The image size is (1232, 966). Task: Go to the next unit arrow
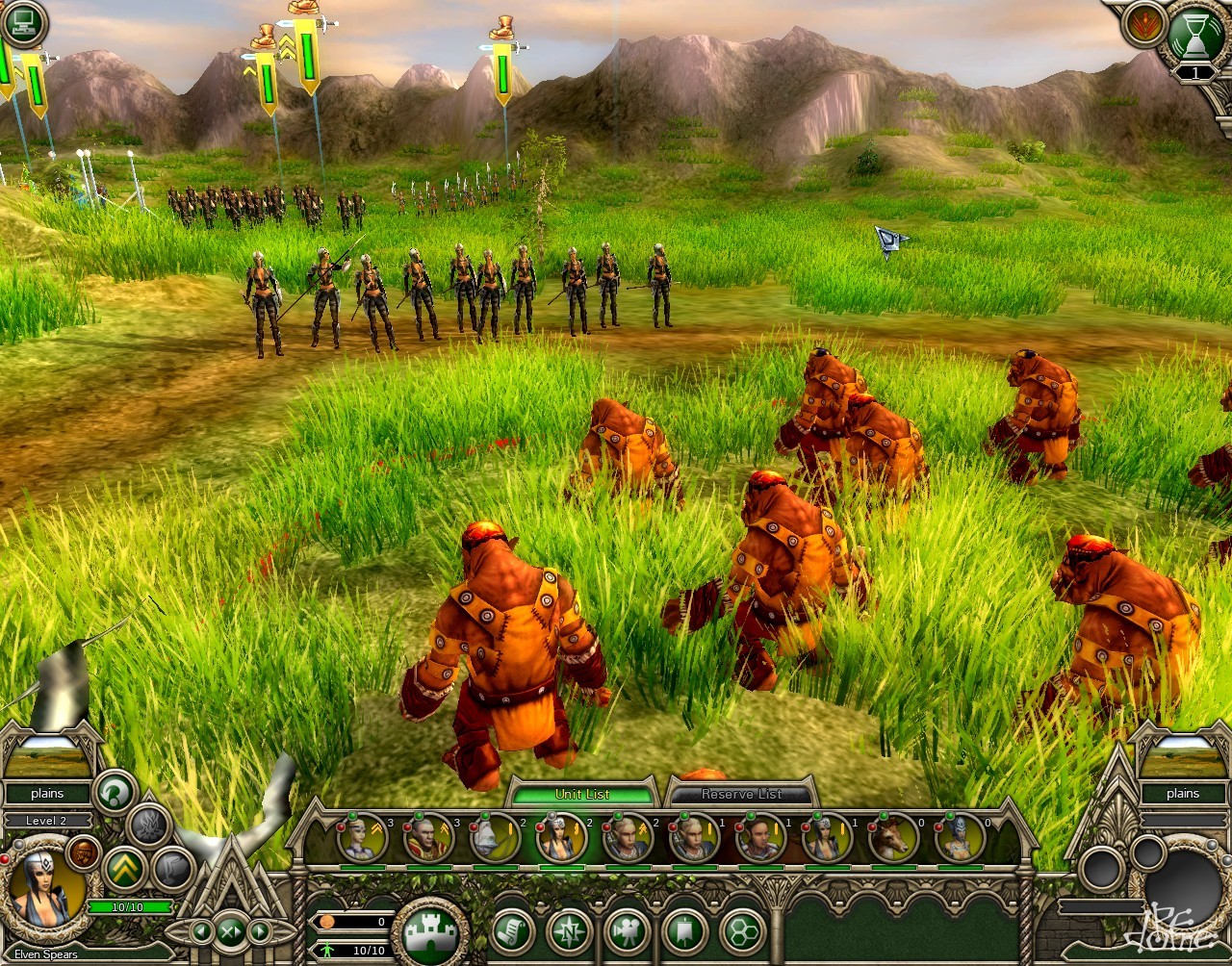pyautogui.click(x=260, y=930)
